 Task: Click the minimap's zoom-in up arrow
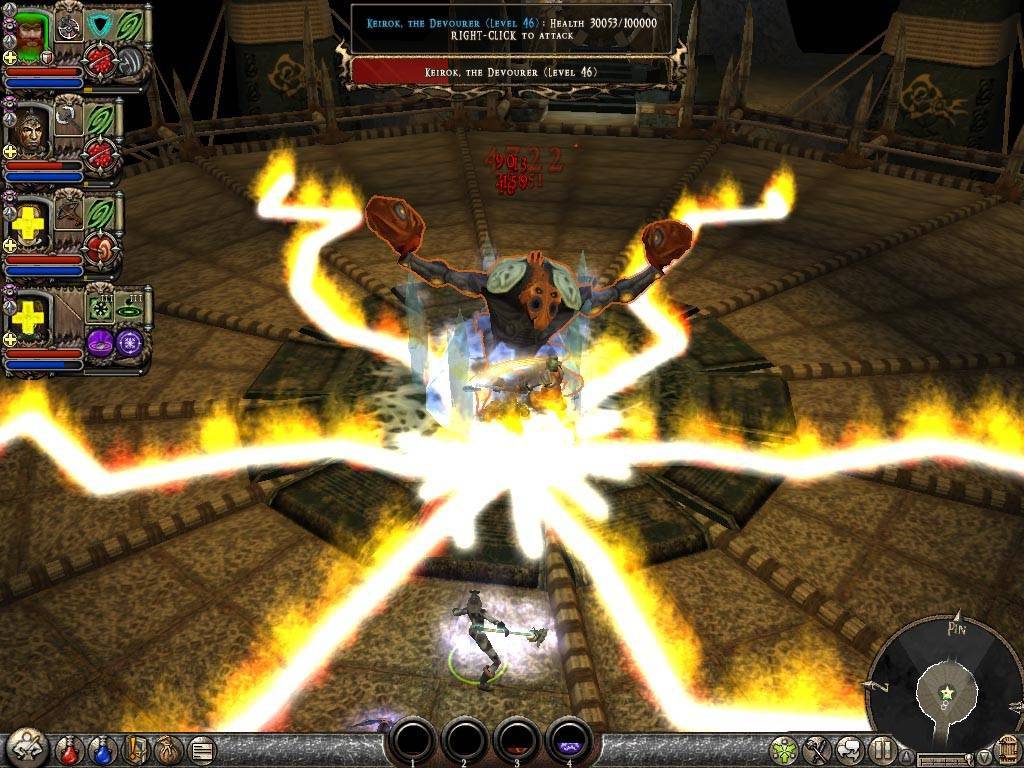(x=908, y=758)
